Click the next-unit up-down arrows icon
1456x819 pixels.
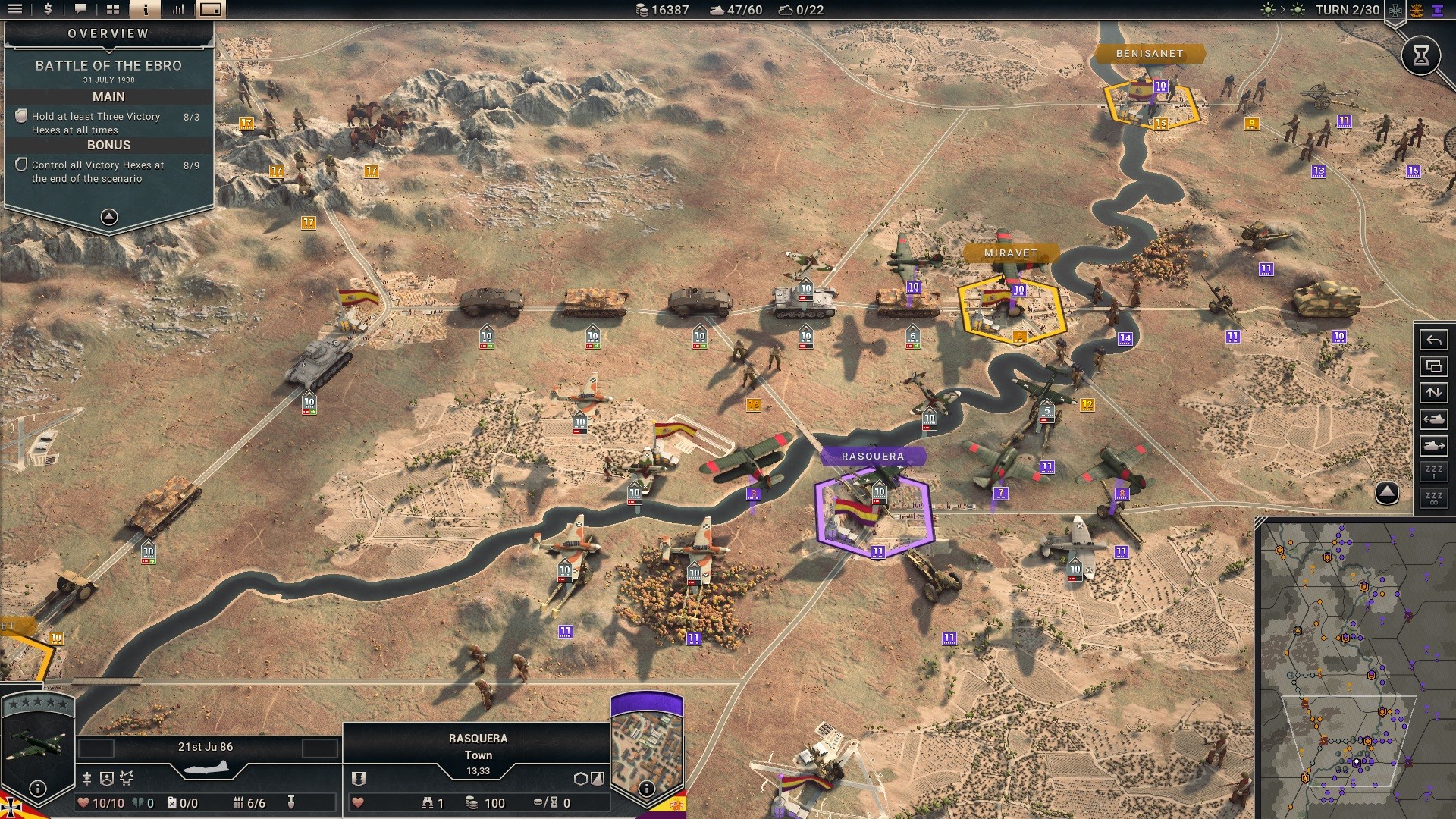point(1433,391)
